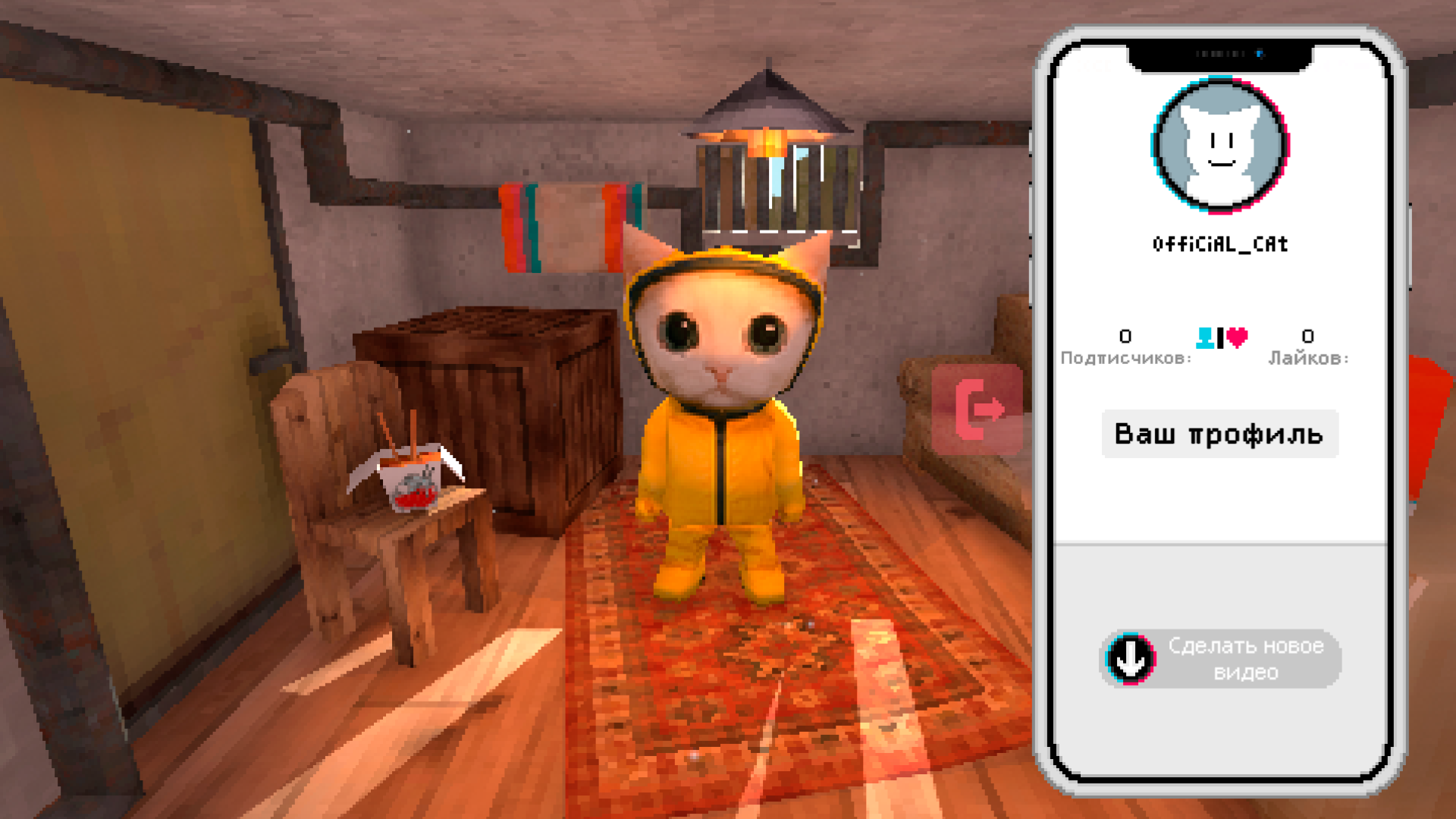Viewport: 1456px width, 819px height.
Task: Click the pink heart likes icon
Action: [1236, 338]
